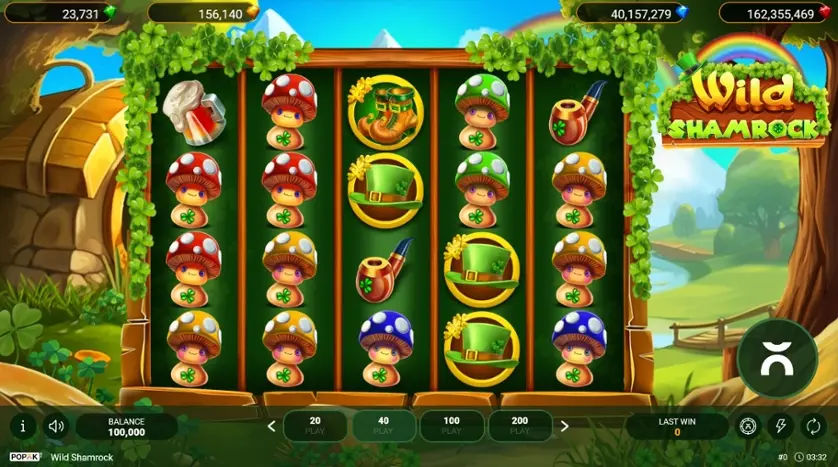838x467 pixels.
Task: Show higher bet options with right arrow
Action: tap(564, 426)
